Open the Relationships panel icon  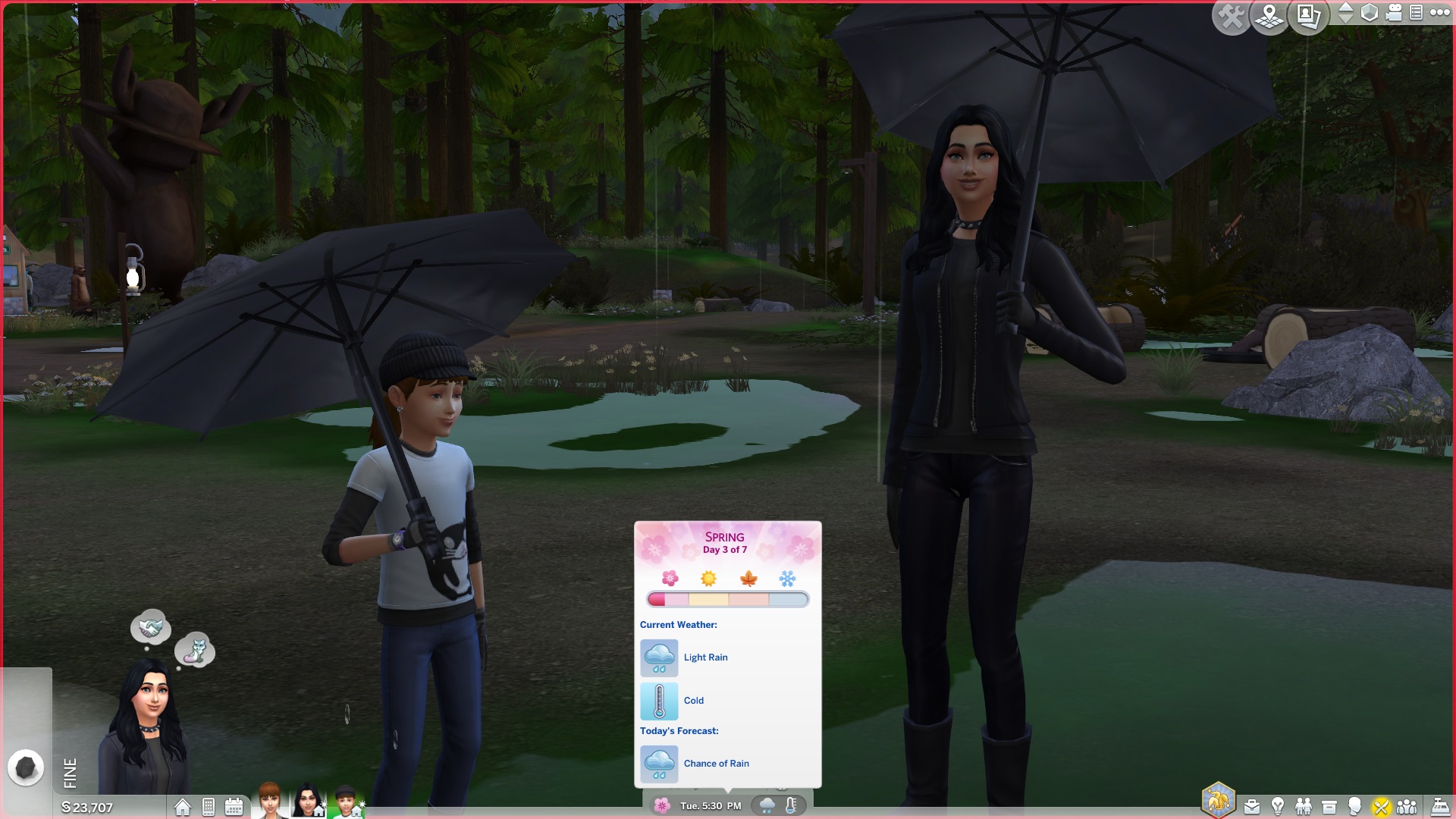coord(1304,805)
